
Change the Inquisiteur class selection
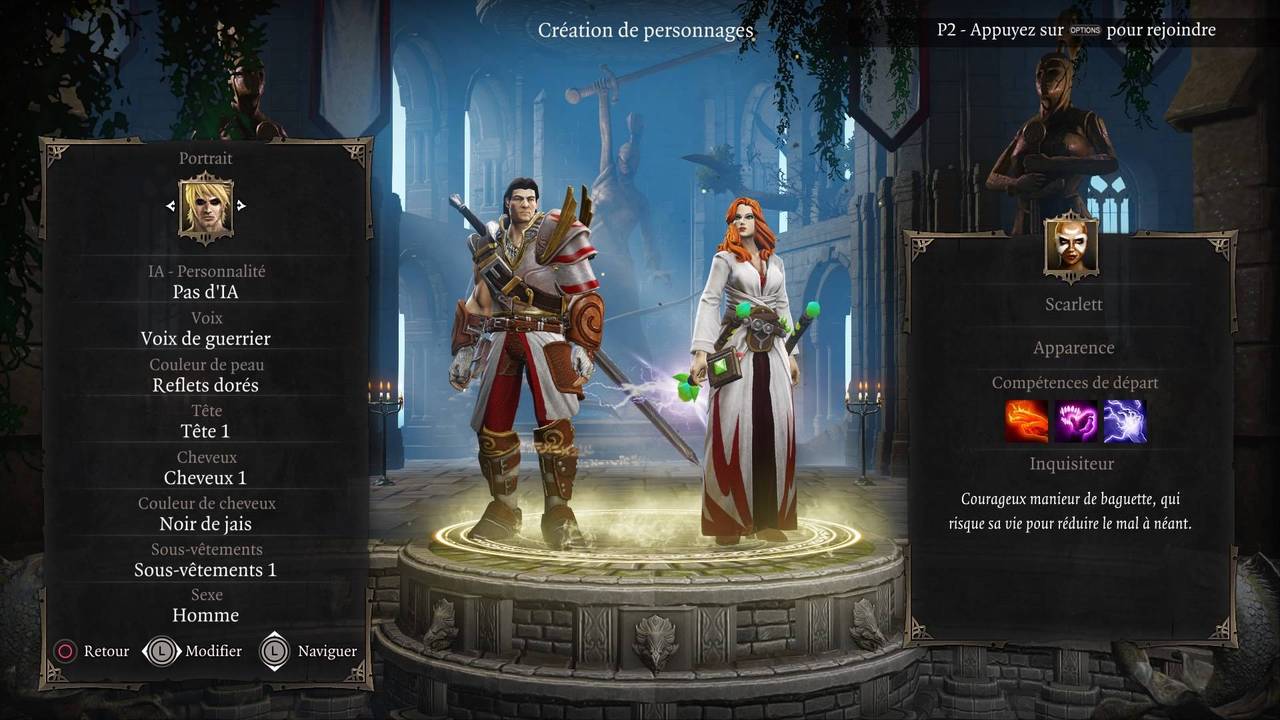(1072, 464)
